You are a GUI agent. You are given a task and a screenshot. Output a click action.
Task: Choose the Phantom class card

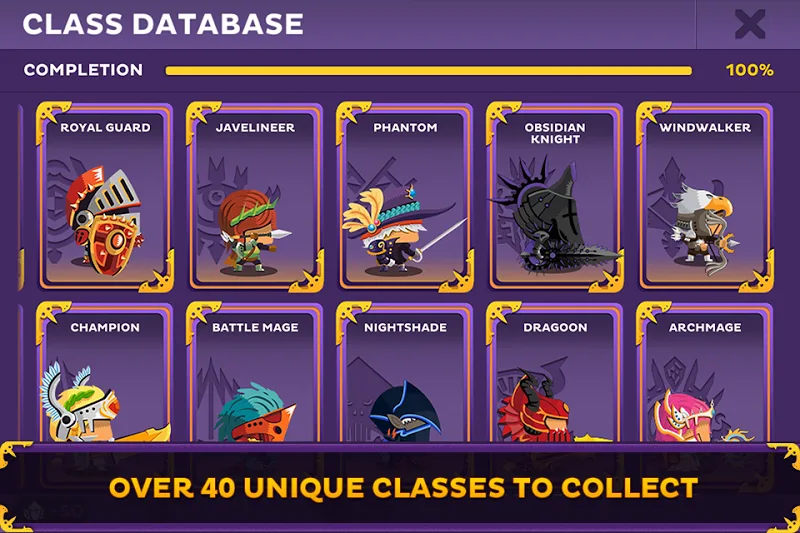(405, 197)
